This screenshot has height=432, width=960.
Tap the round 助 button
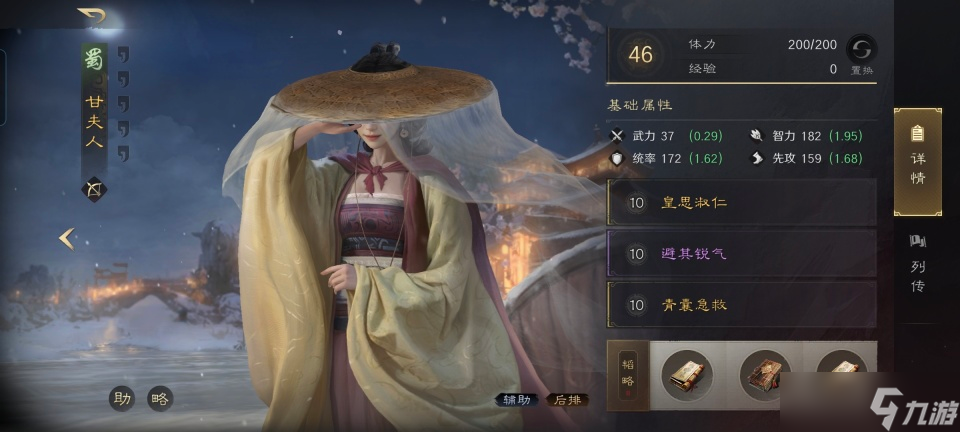122,398
